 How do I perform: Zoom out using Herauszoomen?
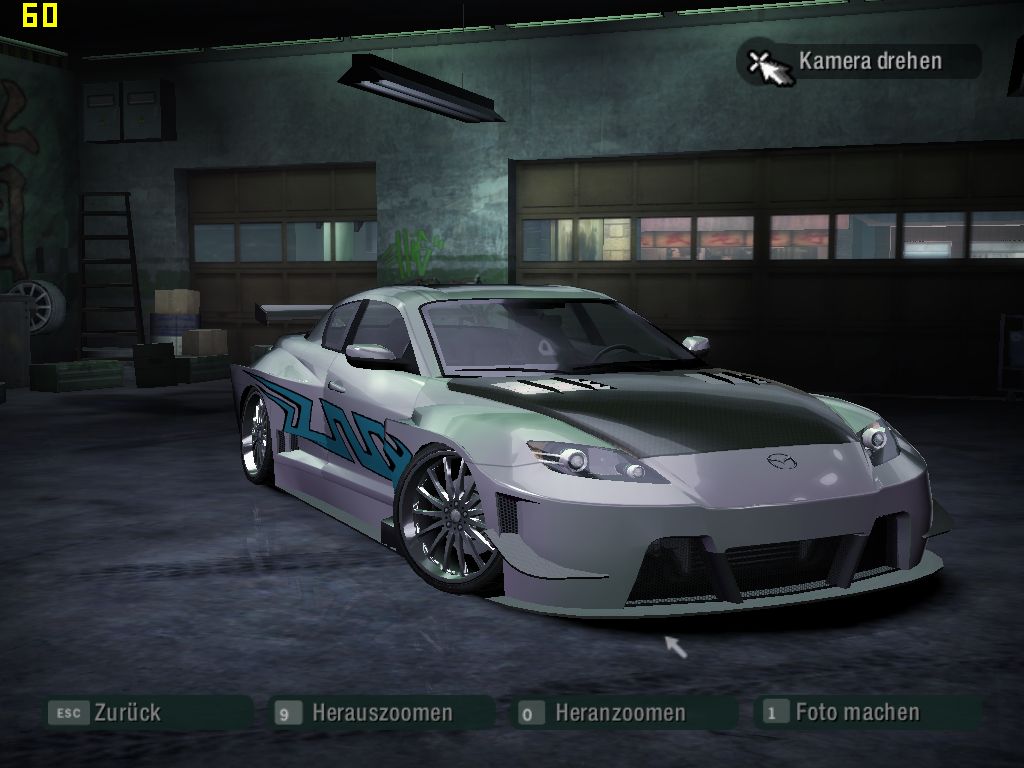pos(381,713)
